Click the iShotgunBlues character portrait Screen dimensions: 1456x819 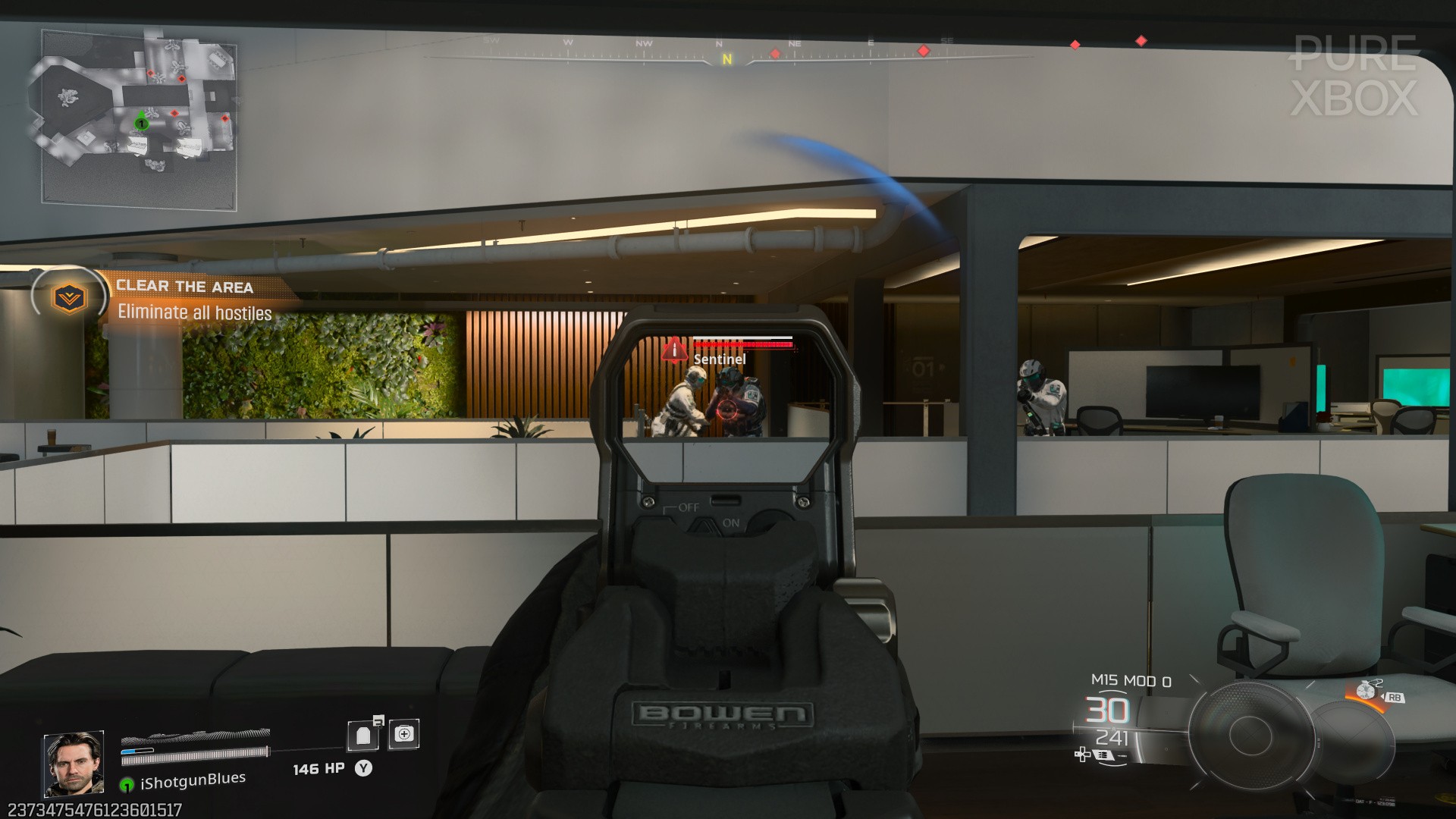(x=74, y=764)
